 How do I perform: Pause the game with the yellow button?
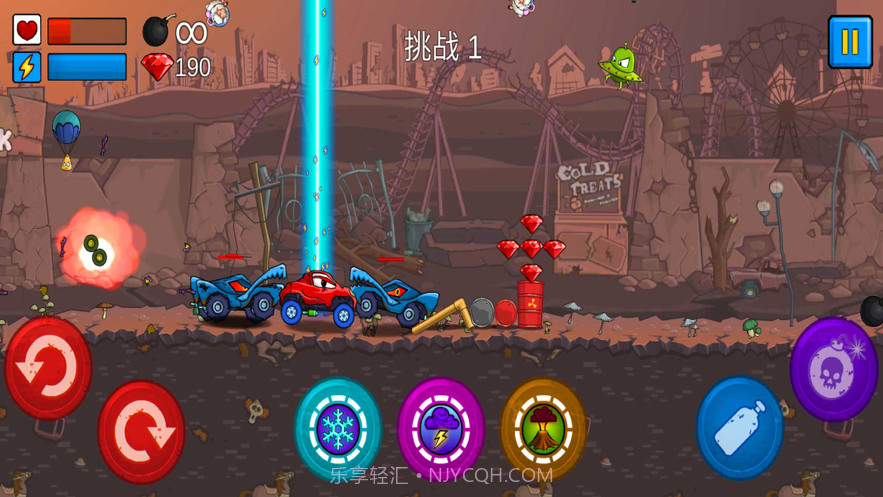(x=850, y=42)
